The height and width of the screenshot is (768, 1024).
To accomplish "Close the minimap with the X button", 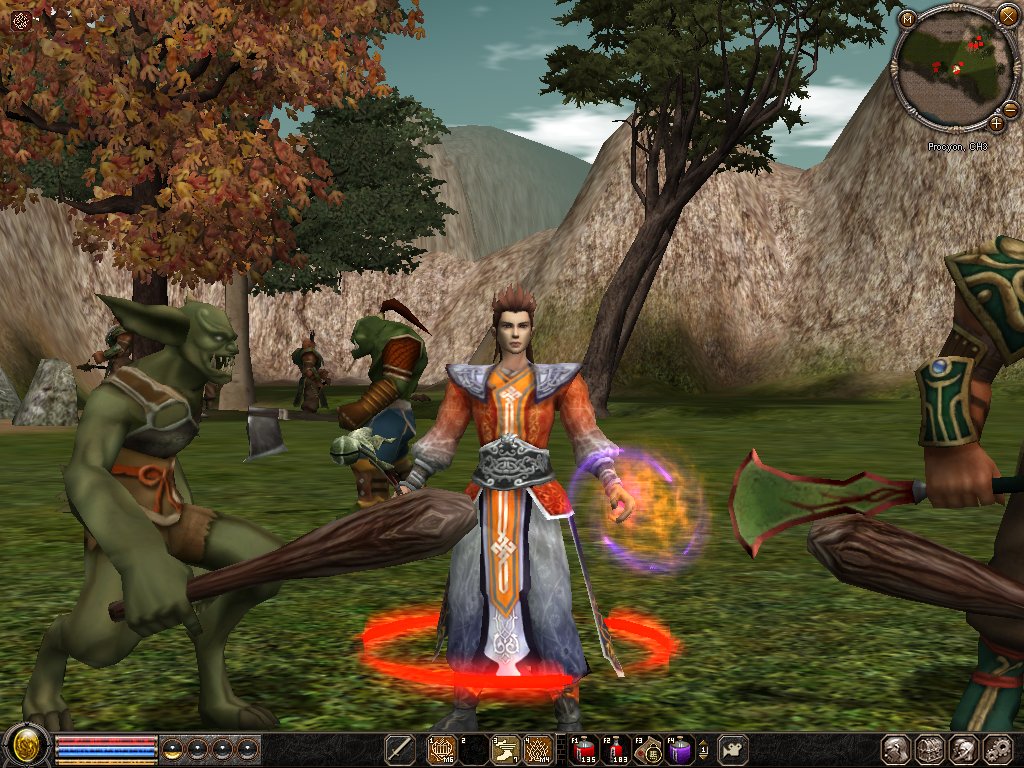I will coord(1007,15).
